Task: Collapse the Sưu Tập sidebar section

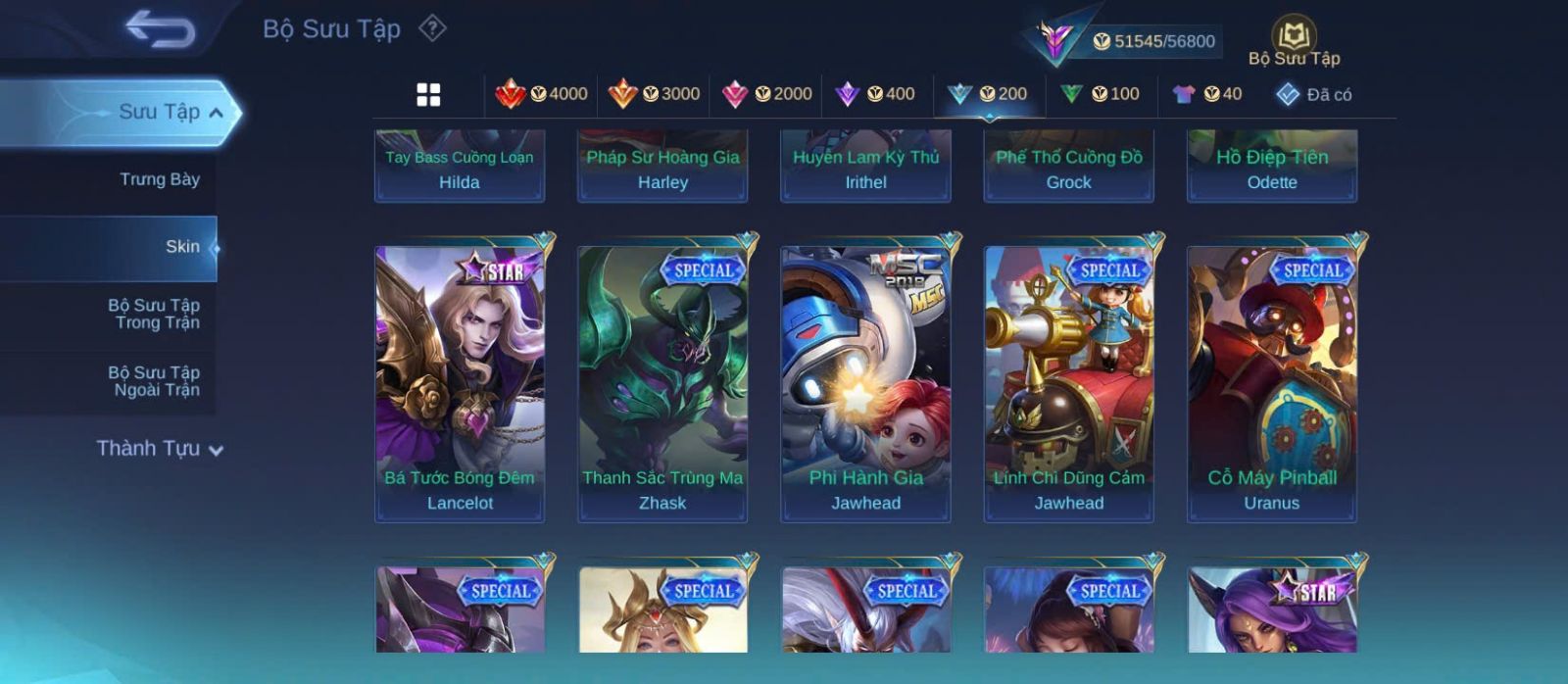Action: (216, 113)
